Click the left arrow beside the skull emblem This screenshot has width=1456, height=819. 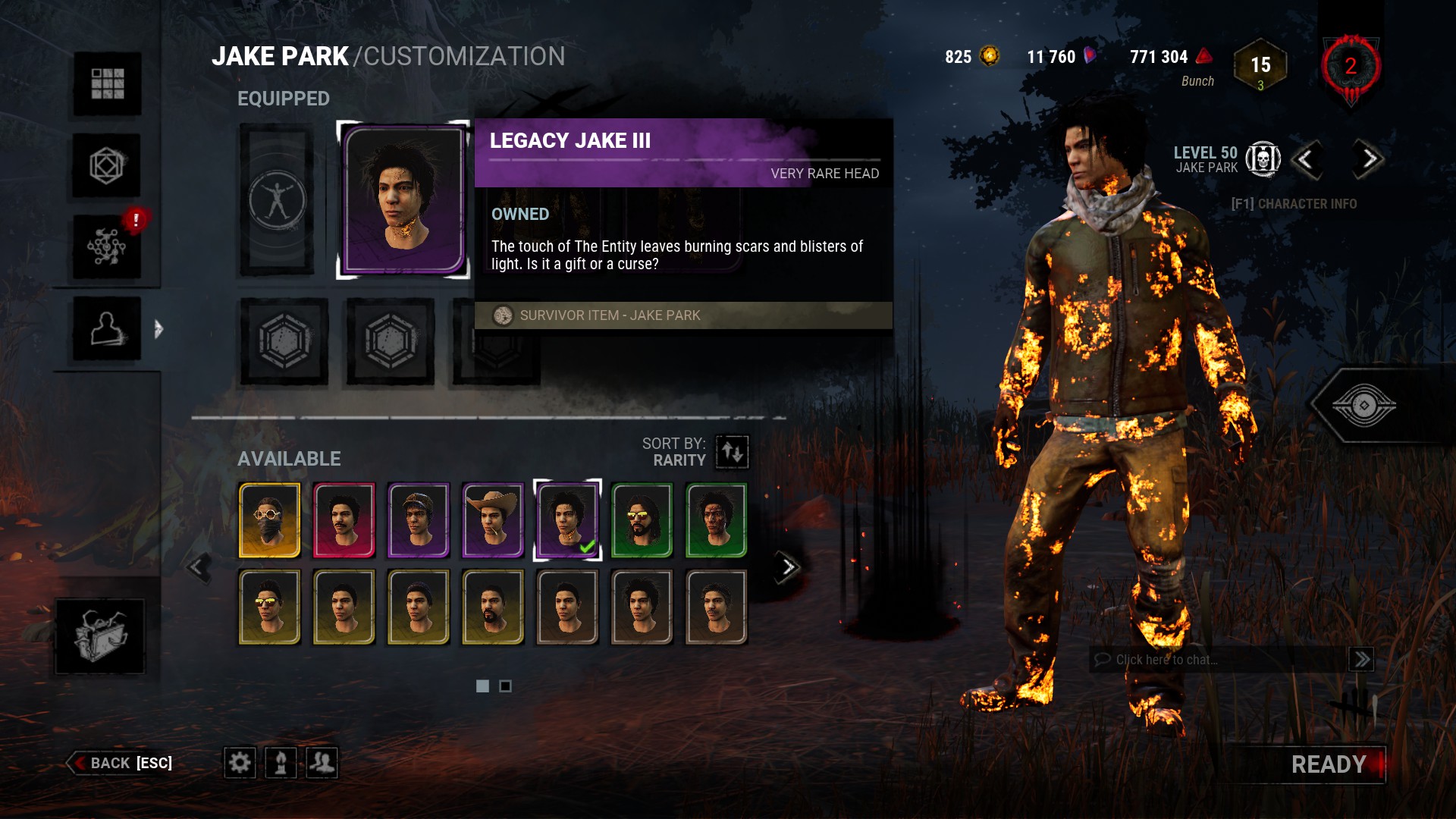pyautogui.click(x=1308, y=162)
